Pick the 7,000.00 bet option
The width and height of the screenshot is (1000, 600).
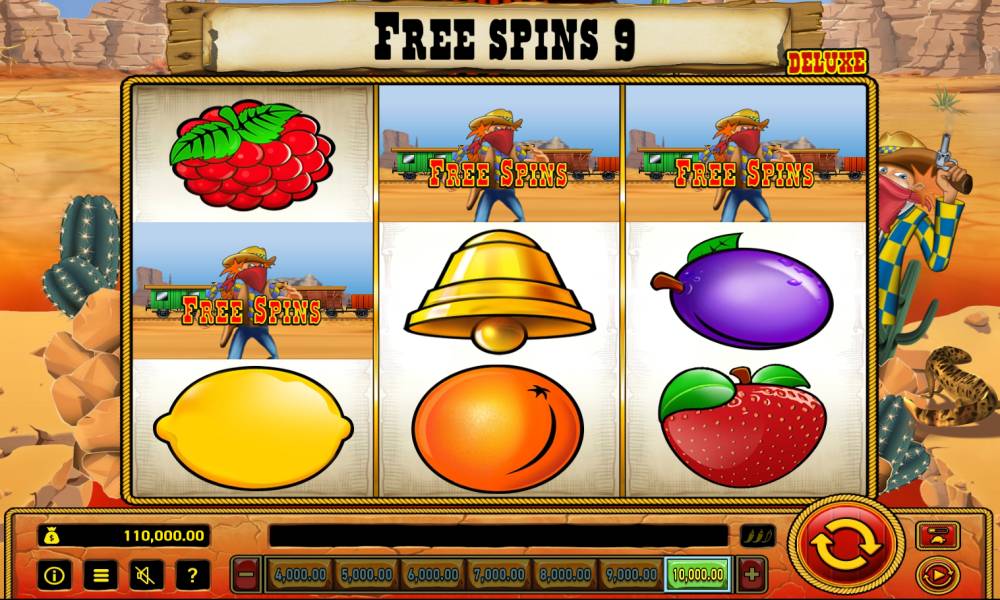[498, 575]
